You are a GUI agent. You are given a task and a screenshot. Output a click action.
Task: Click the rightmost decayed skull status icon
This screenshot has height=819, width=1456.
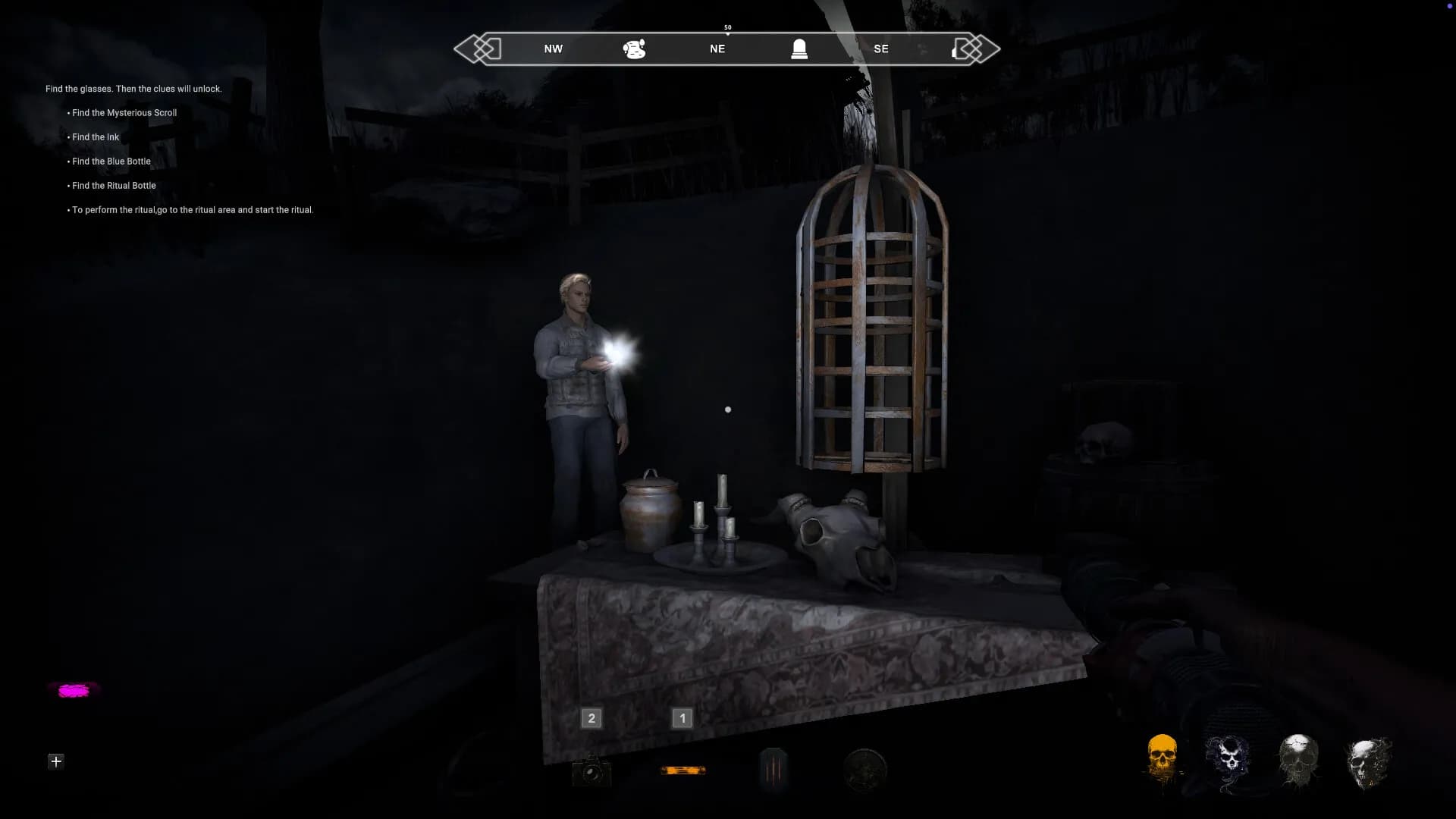click(x=1369, y=760)
